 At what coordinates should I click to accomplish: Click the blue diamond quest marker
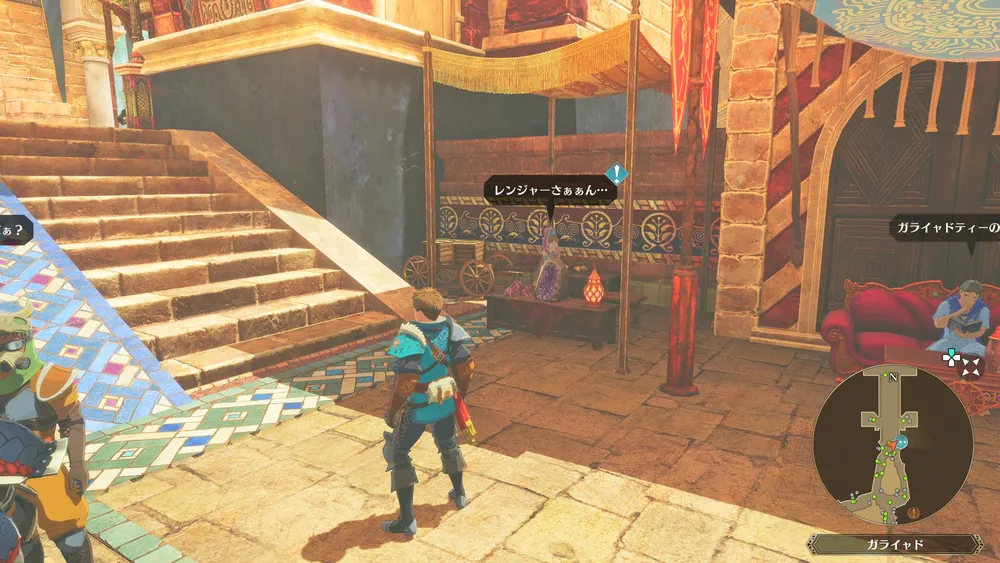pos(617,174)
